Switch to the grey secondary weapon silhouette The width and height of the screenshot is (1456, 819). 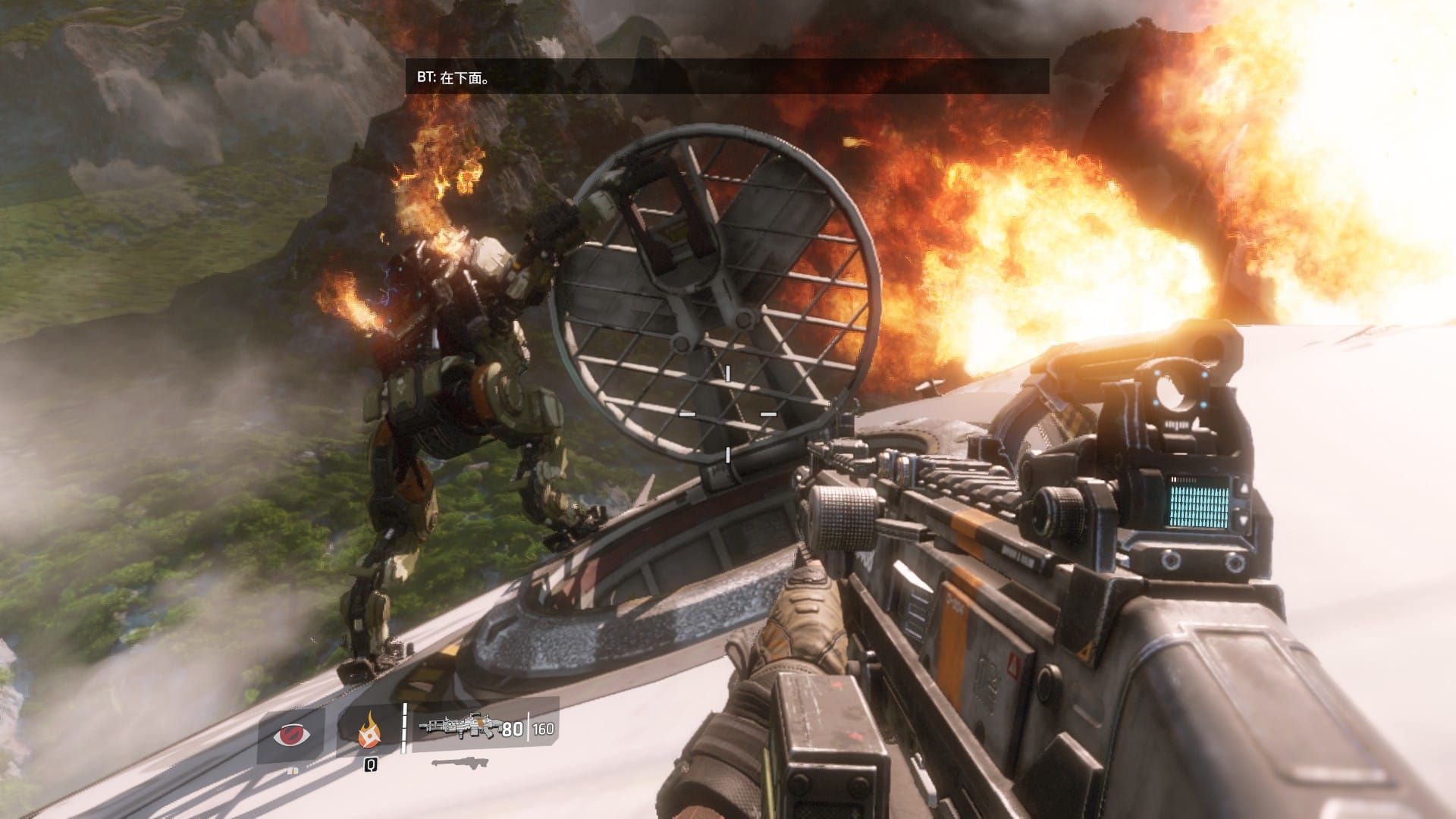click(460, 762)
